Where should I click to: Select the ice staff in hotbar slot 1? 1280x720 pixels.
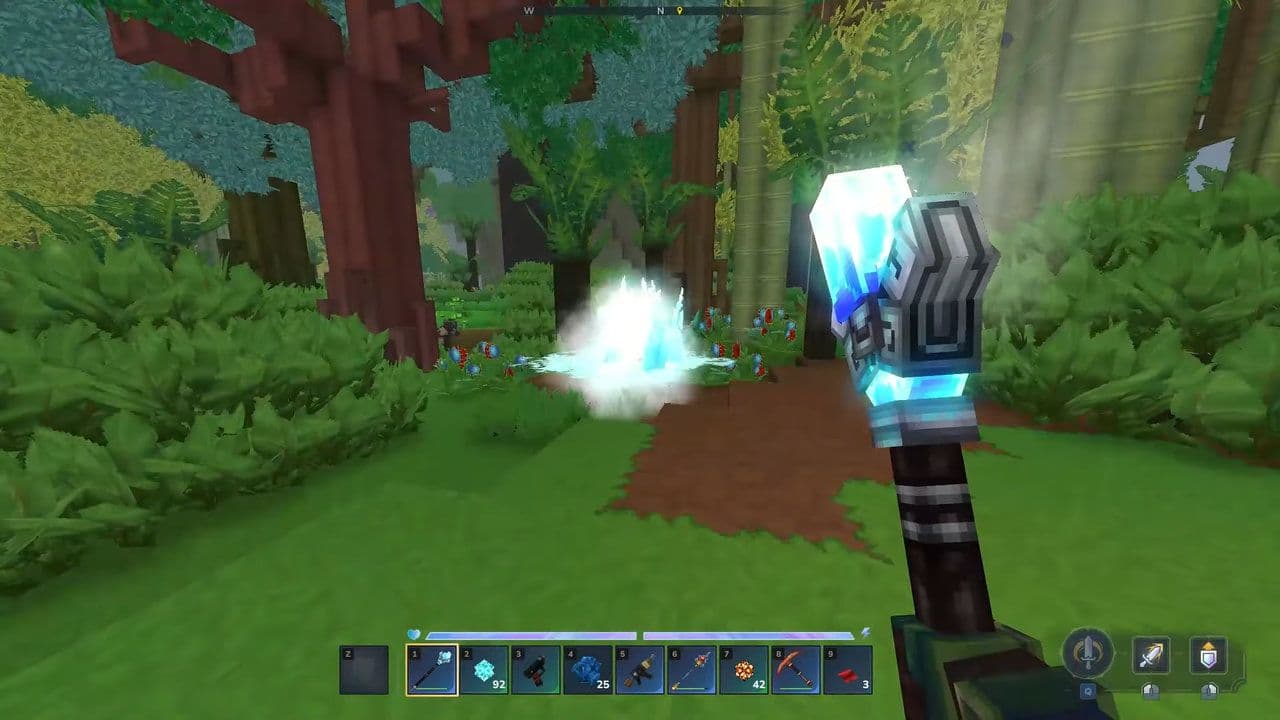pyautogui.click(x=430, y=668)
